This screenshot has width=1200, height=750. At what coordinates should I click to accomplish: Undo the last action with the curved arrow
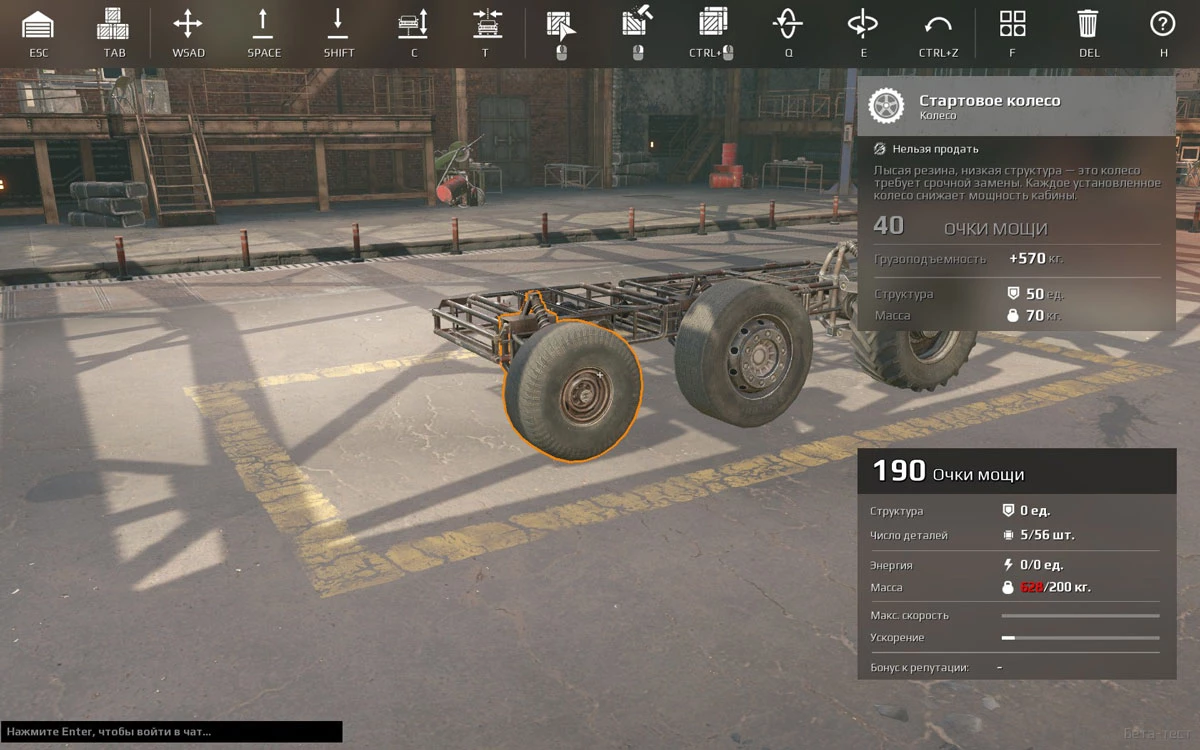[x=938, y=24]
